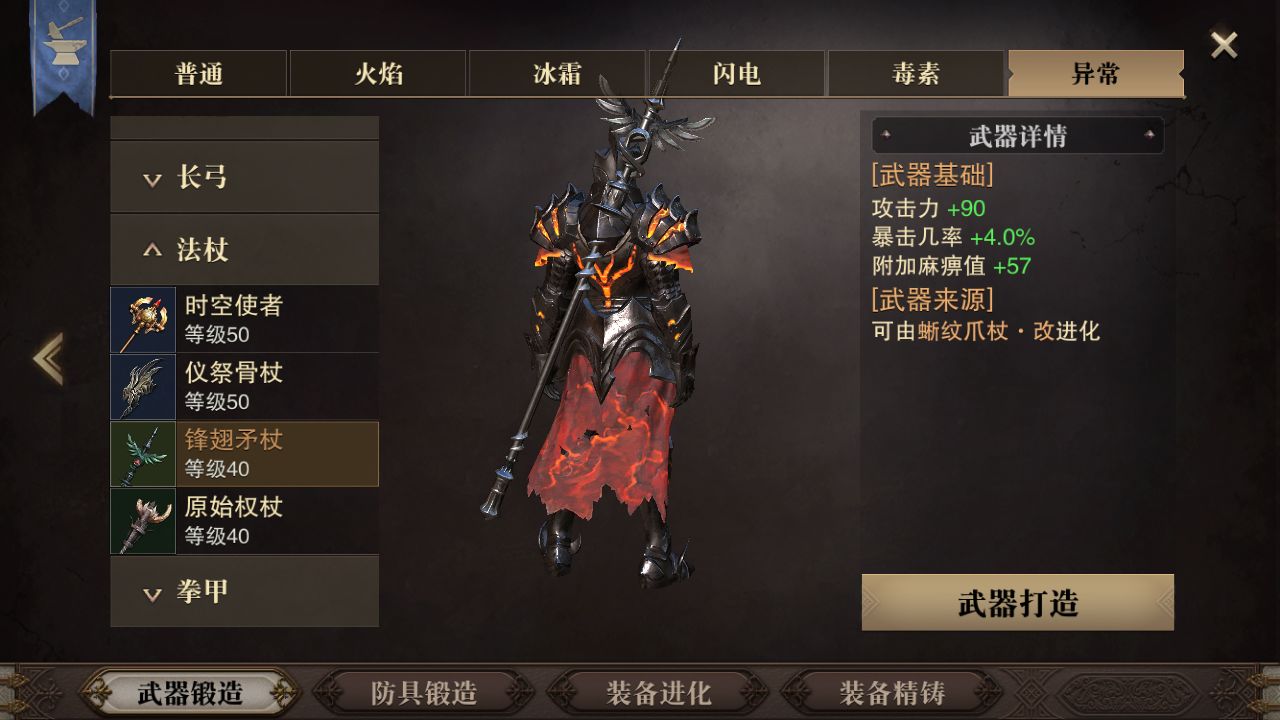Choose the 闪电 lightning tab
Image resolution: width=1280 pixels, height=720 pixels.
click(x=737, y=74)
